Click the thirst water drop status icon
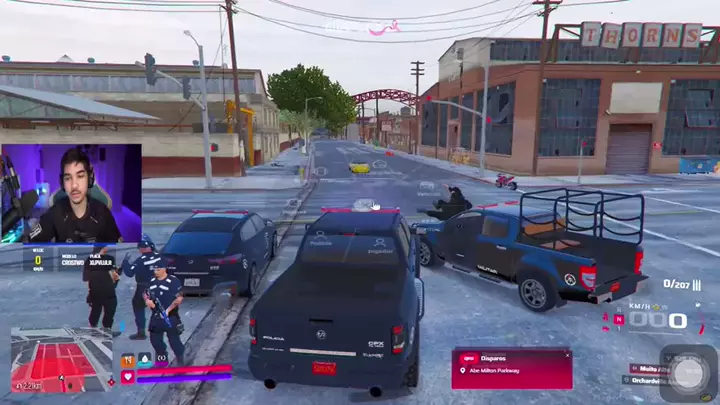Screen dimensions: 720x405 point(144,359)
